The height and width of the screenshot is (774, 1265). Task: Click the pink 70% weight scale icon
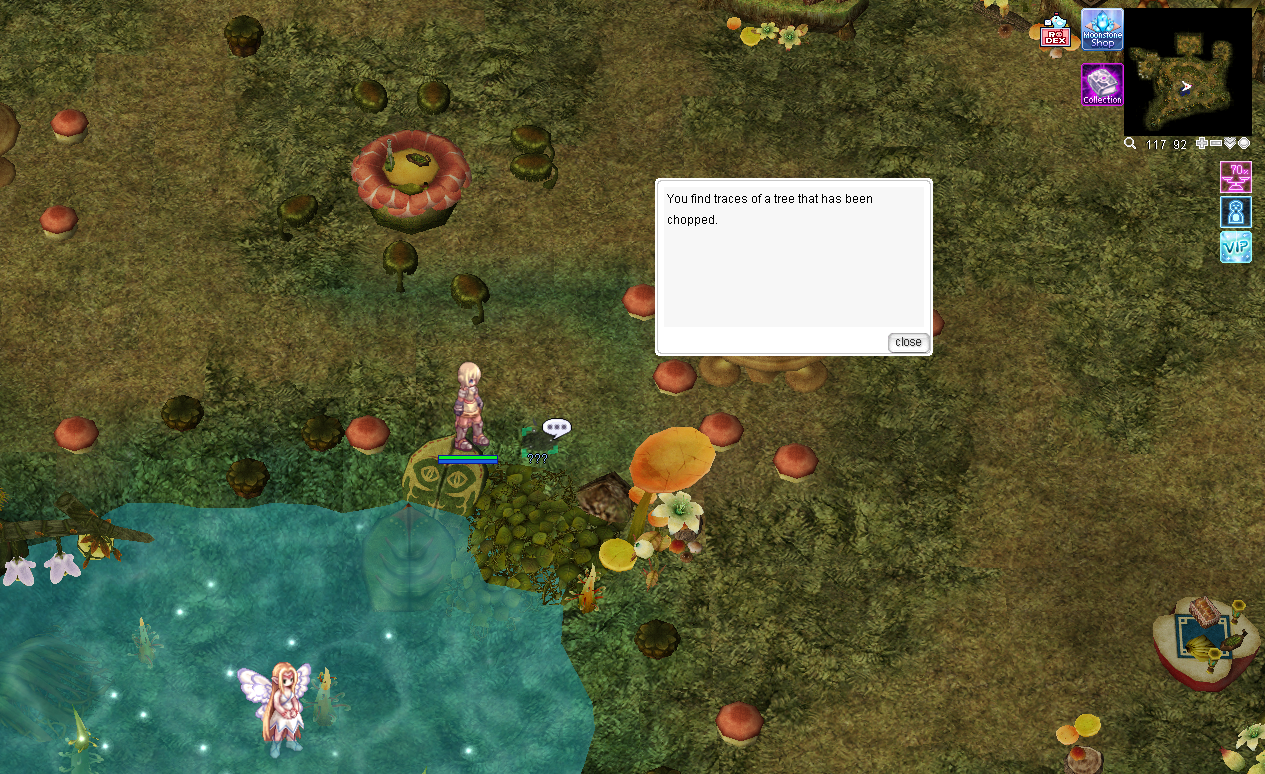point(1236,177)
